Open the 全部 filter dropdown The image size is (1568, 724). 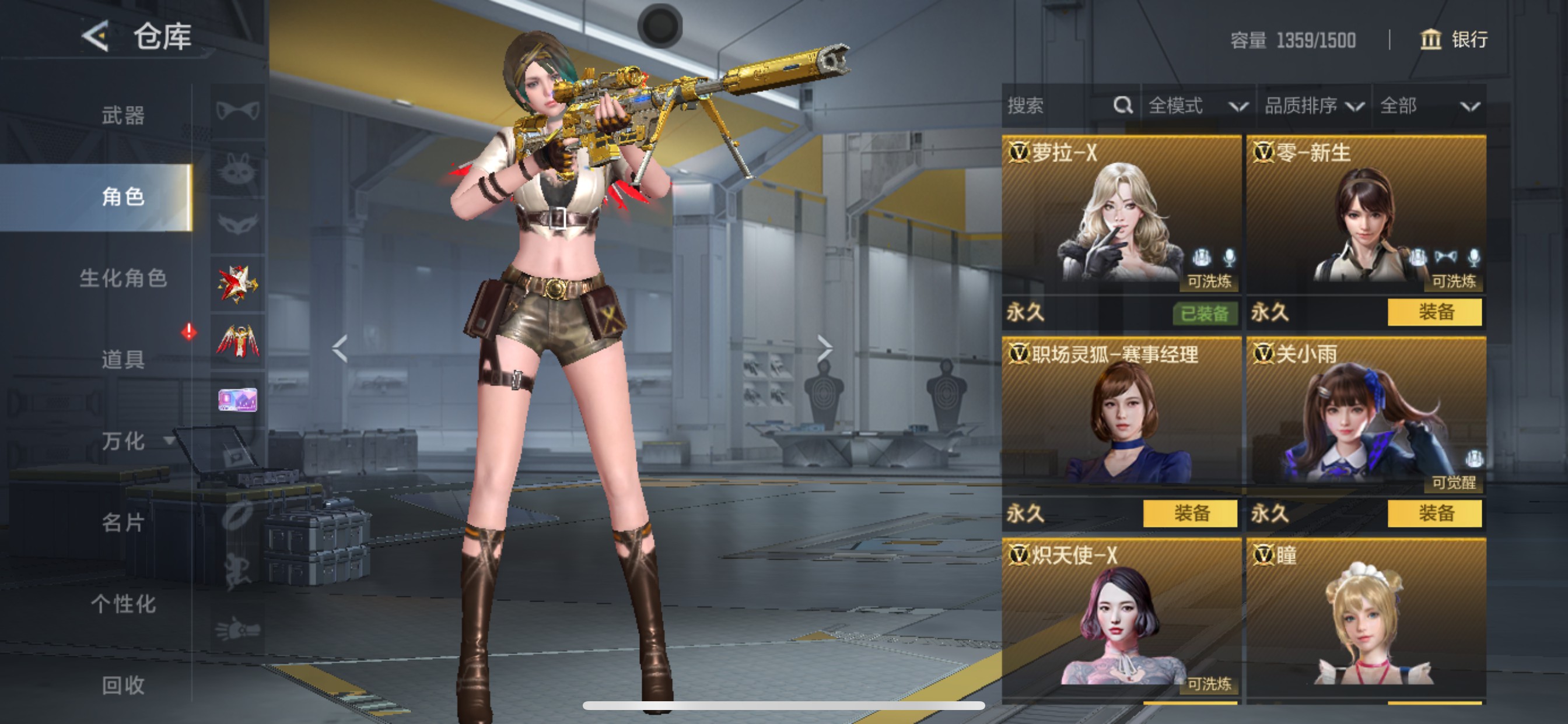coord(1429,106)
